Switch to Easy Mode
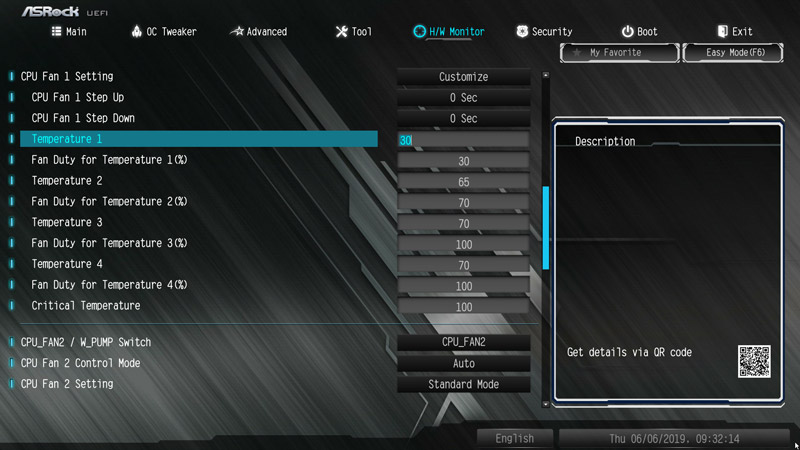This screenshot has width=800, height=450. pos(733,52)
